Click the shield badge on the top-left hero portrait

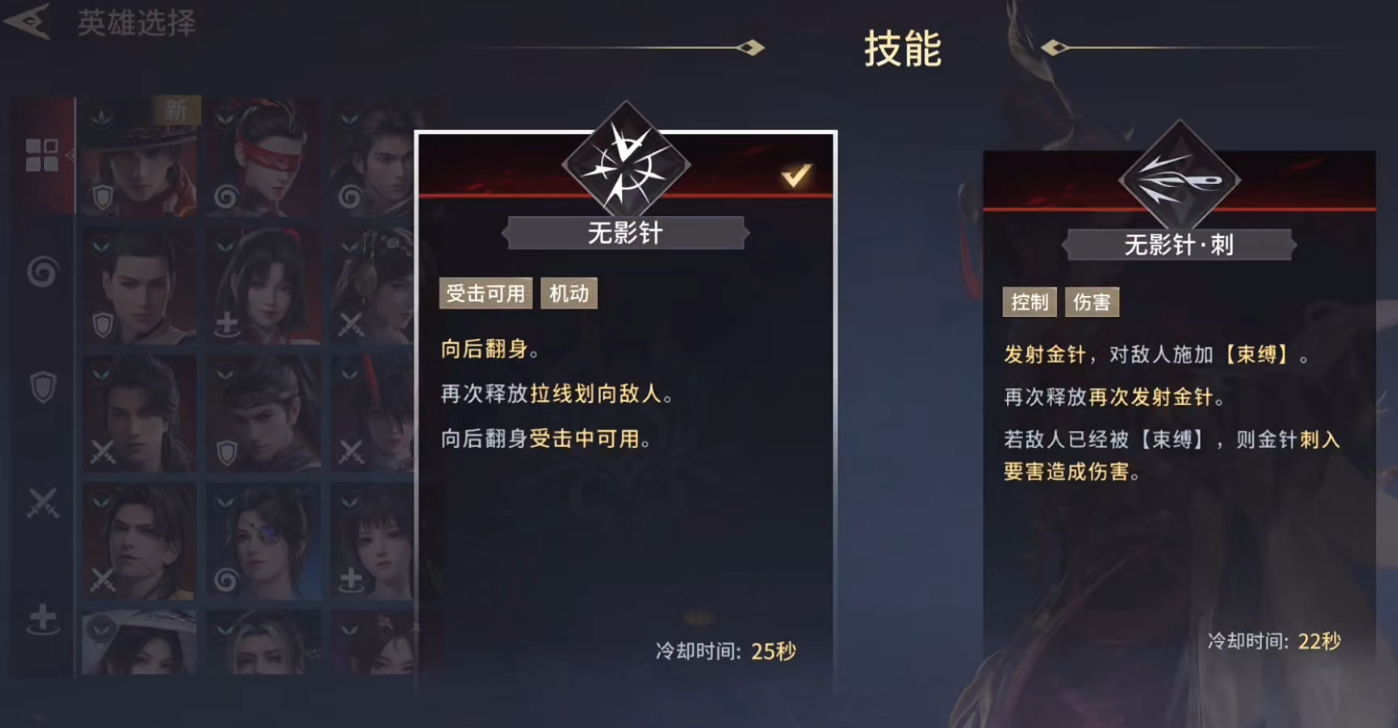(101, 196)
